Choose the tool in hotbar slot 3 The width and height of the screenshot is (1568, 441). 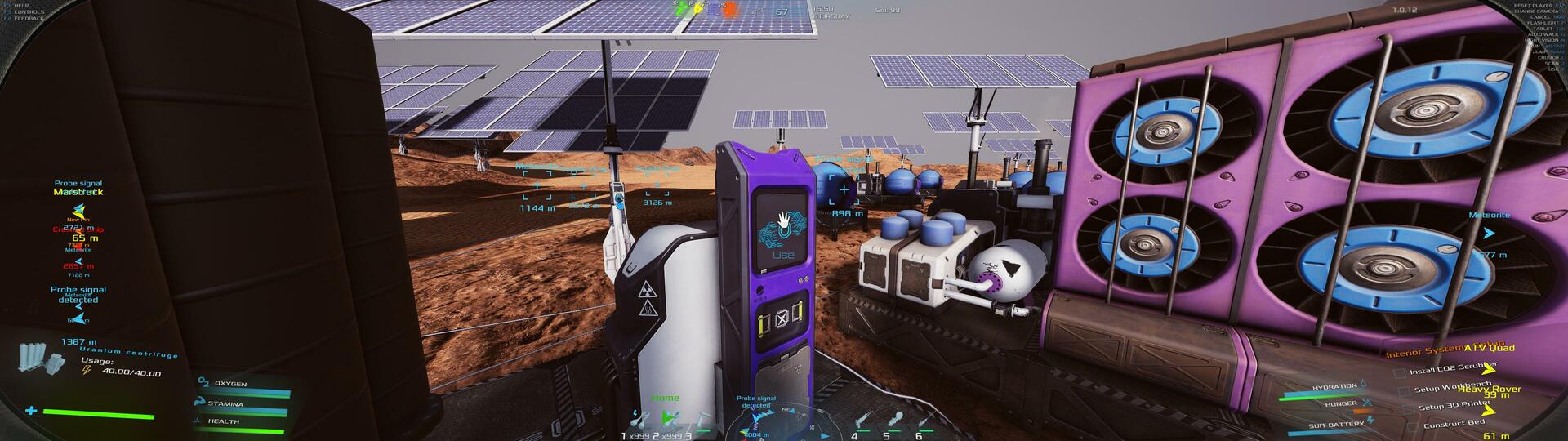[702, 420]
